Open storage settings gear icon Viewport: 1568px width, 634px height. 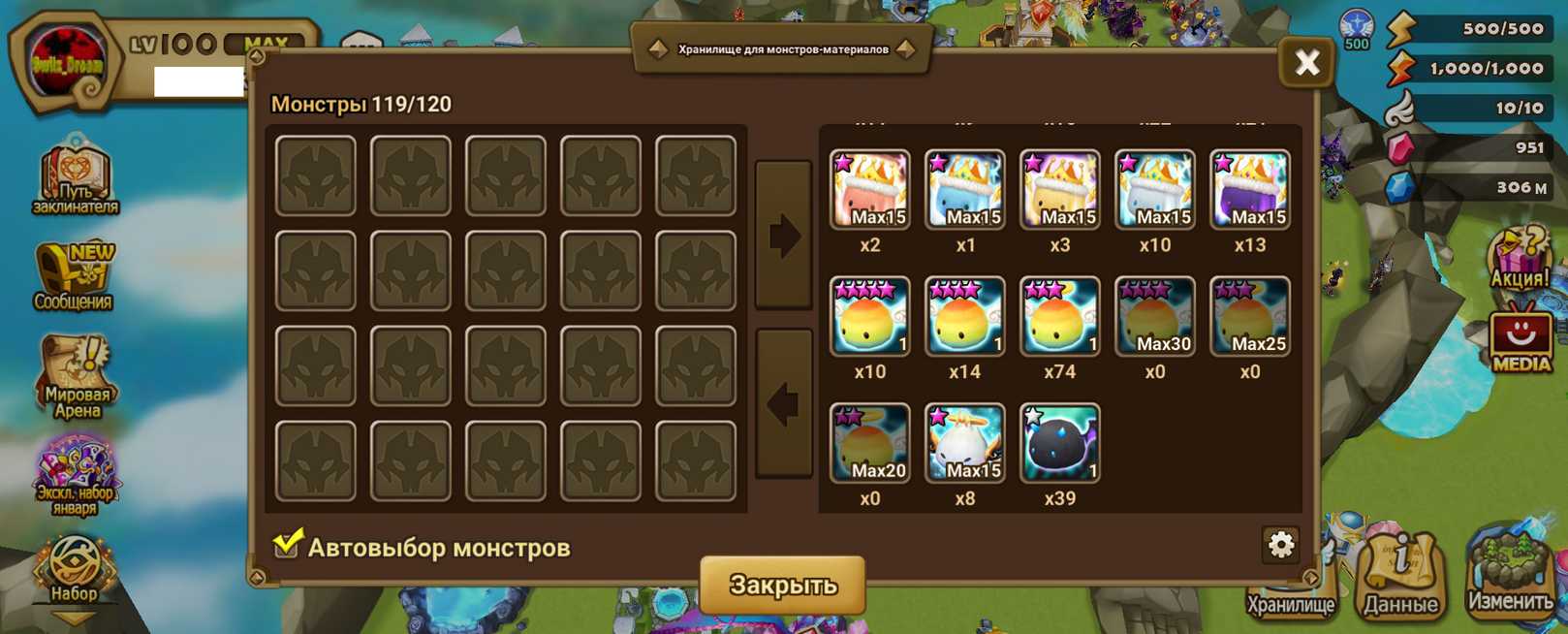pyautogui.click(x=1280, y=545)
